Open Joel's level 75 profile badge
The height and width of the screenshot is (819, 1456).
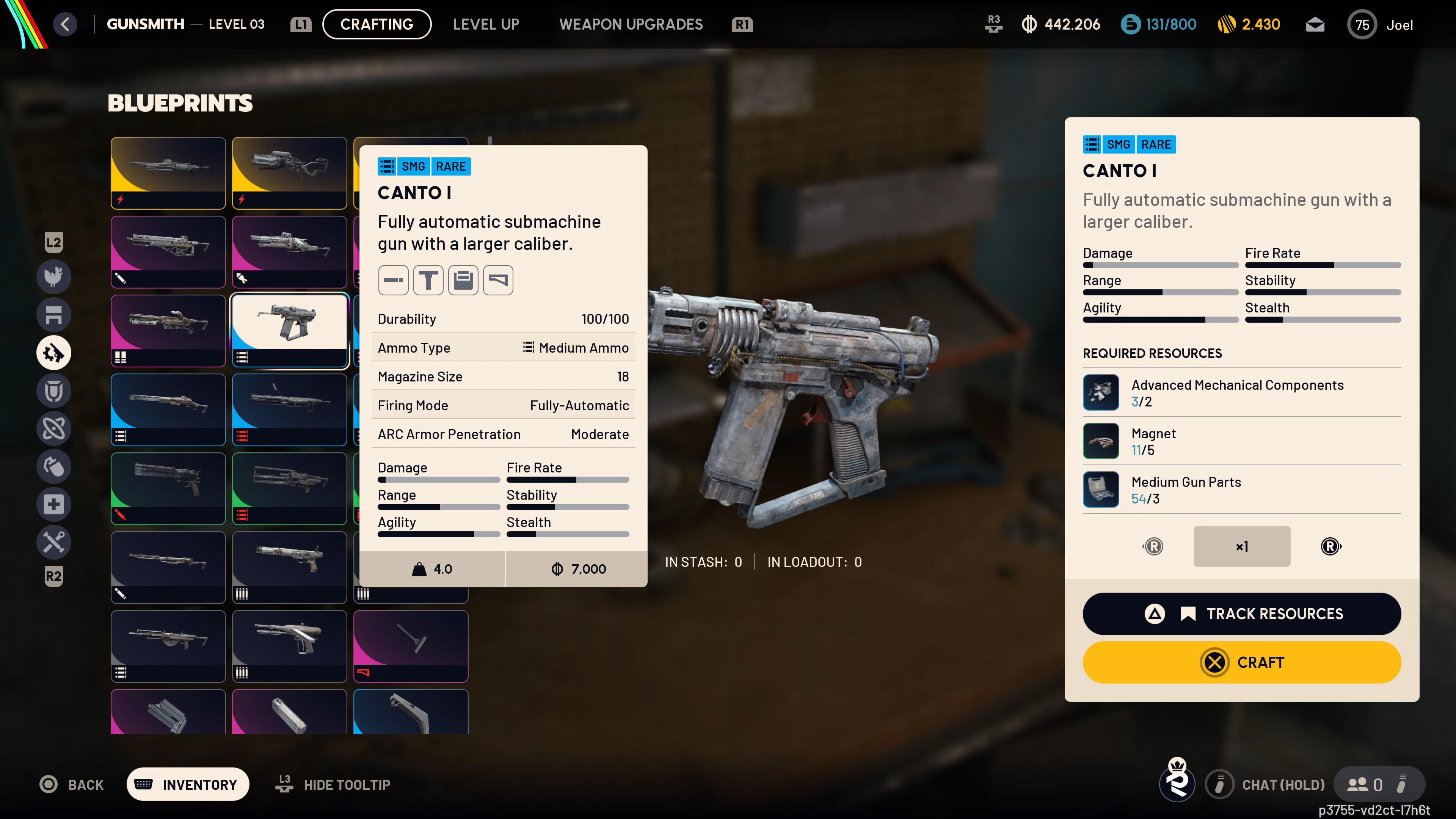[1362, 25]
